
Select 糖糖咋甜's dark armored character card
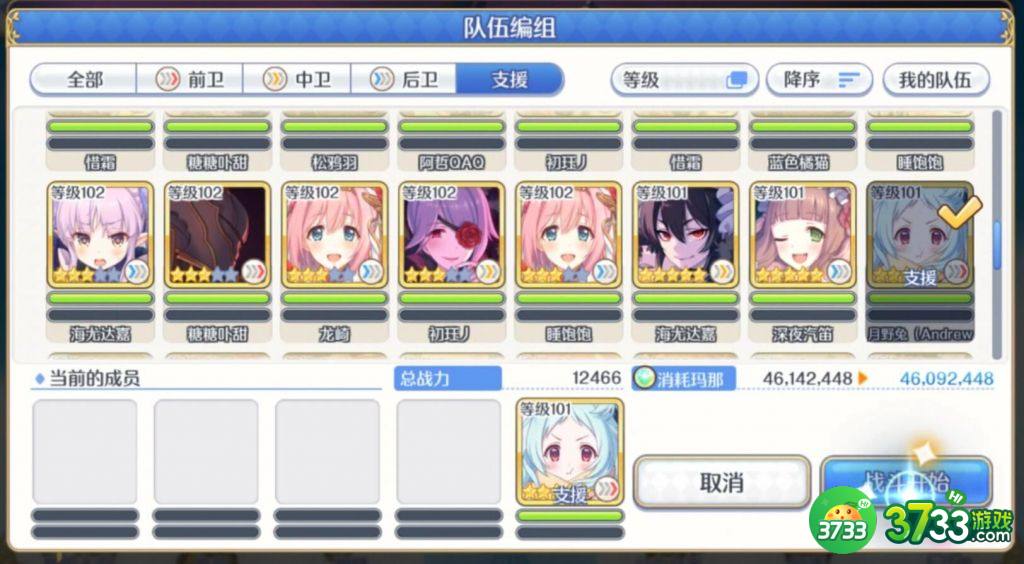[x=217, y=235]
